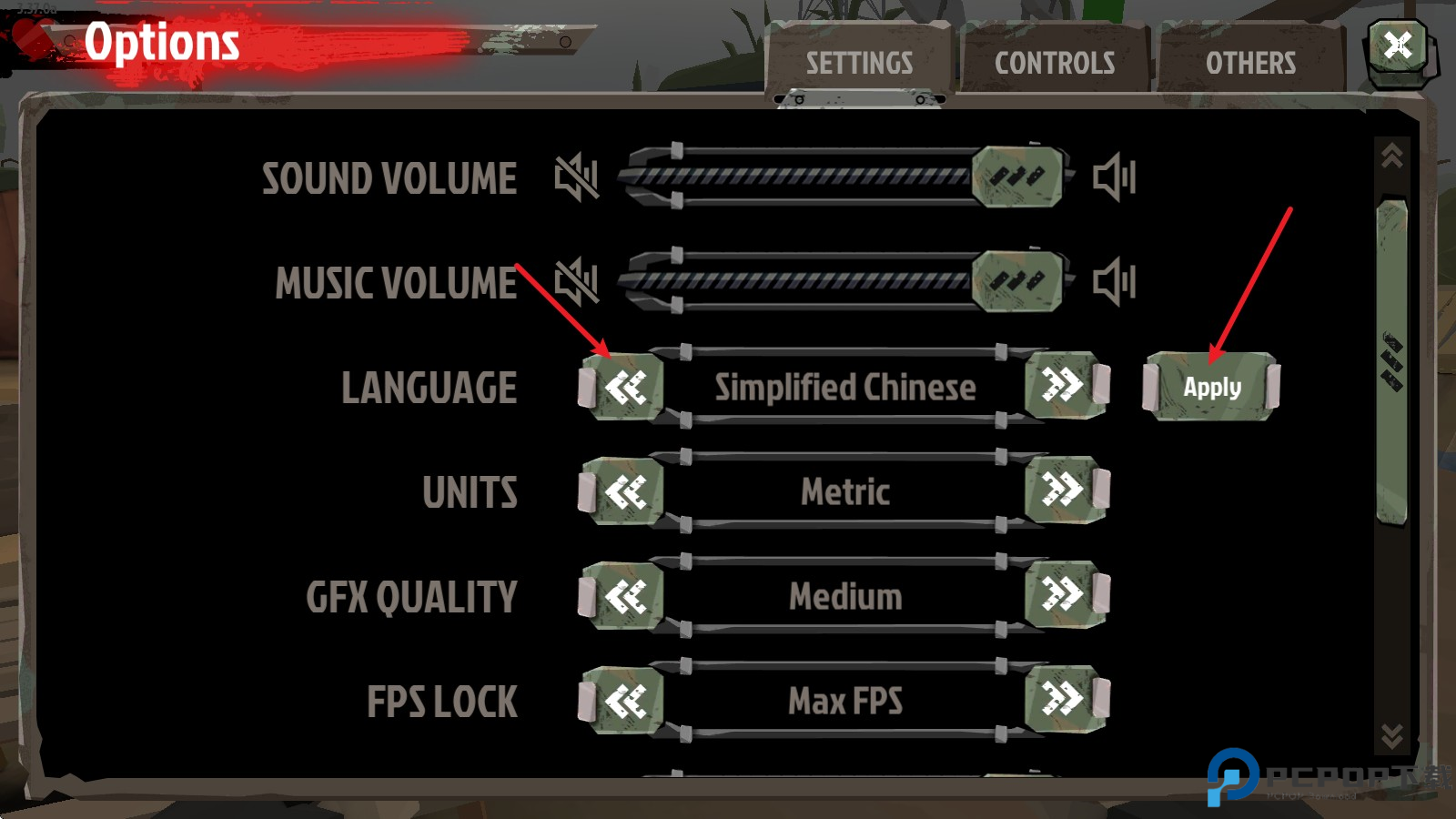Close the Options window with the X icon
The width and height of the screenshot is (1456, 819).
1399,45
